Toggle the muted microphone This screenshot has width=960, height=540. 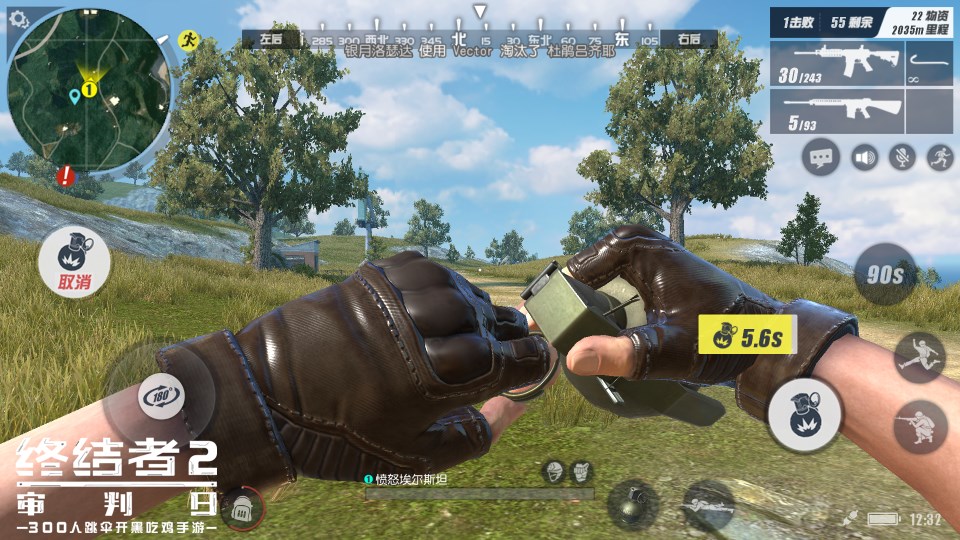(903, 157)
